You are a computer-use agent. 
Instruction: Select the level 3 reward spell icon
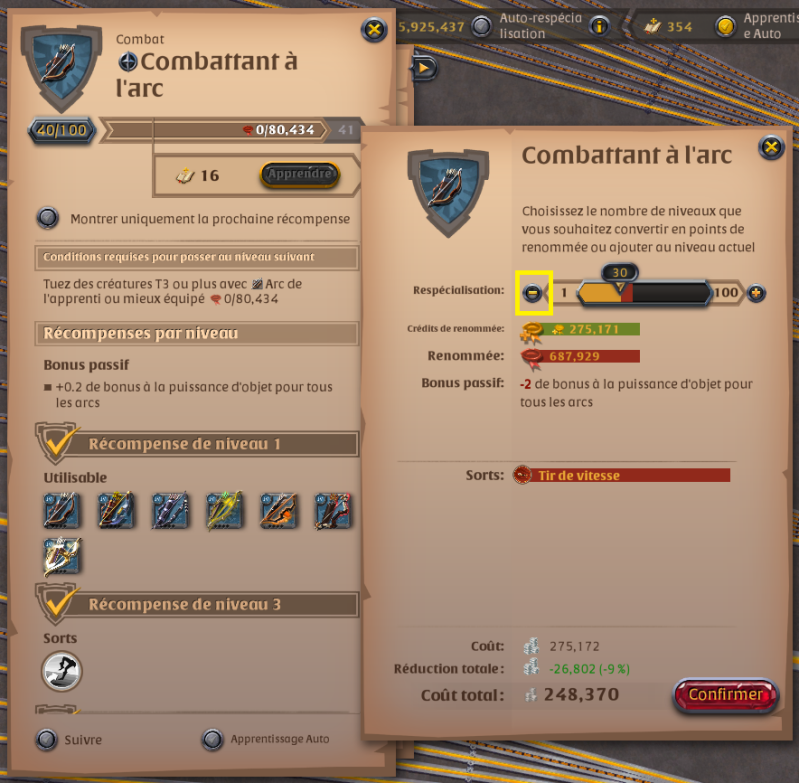pos(62,671)
